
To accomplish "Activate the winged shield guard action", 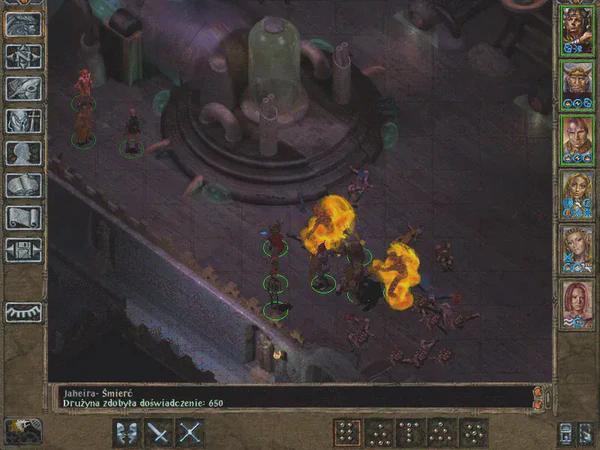I will click(126, 433).
